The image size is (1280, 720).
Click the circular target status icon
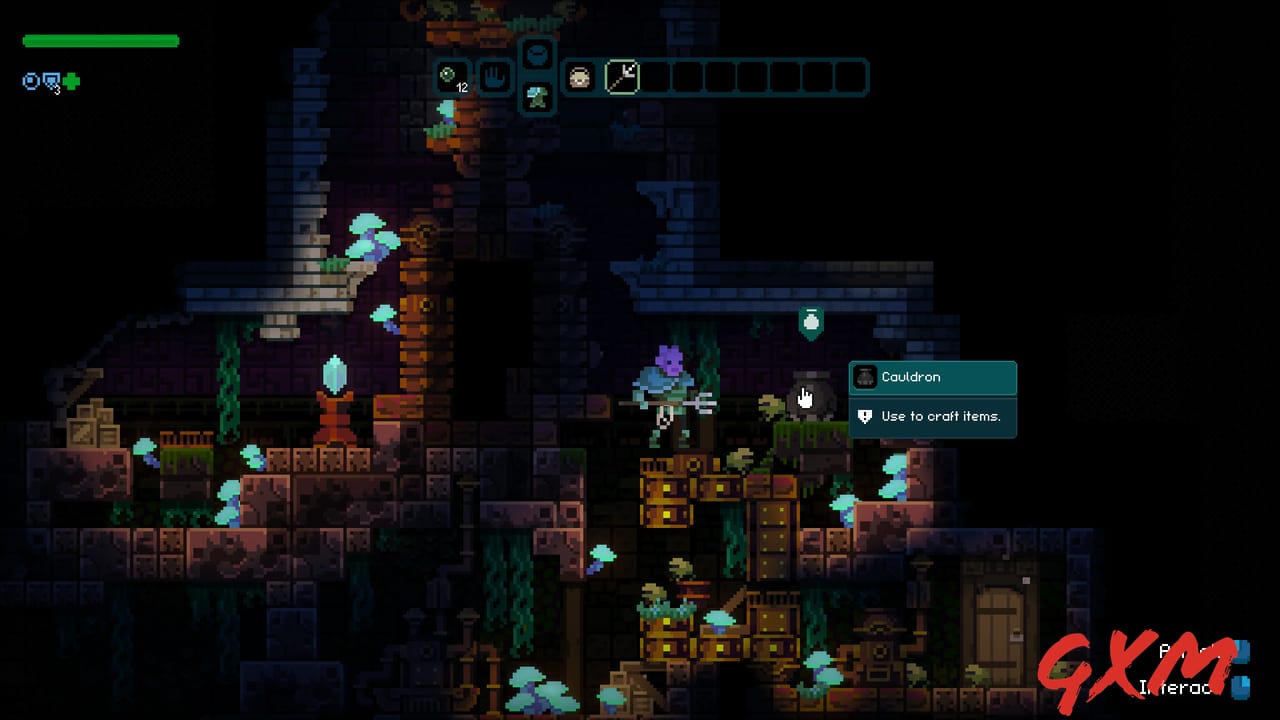(x=31, y=81)
